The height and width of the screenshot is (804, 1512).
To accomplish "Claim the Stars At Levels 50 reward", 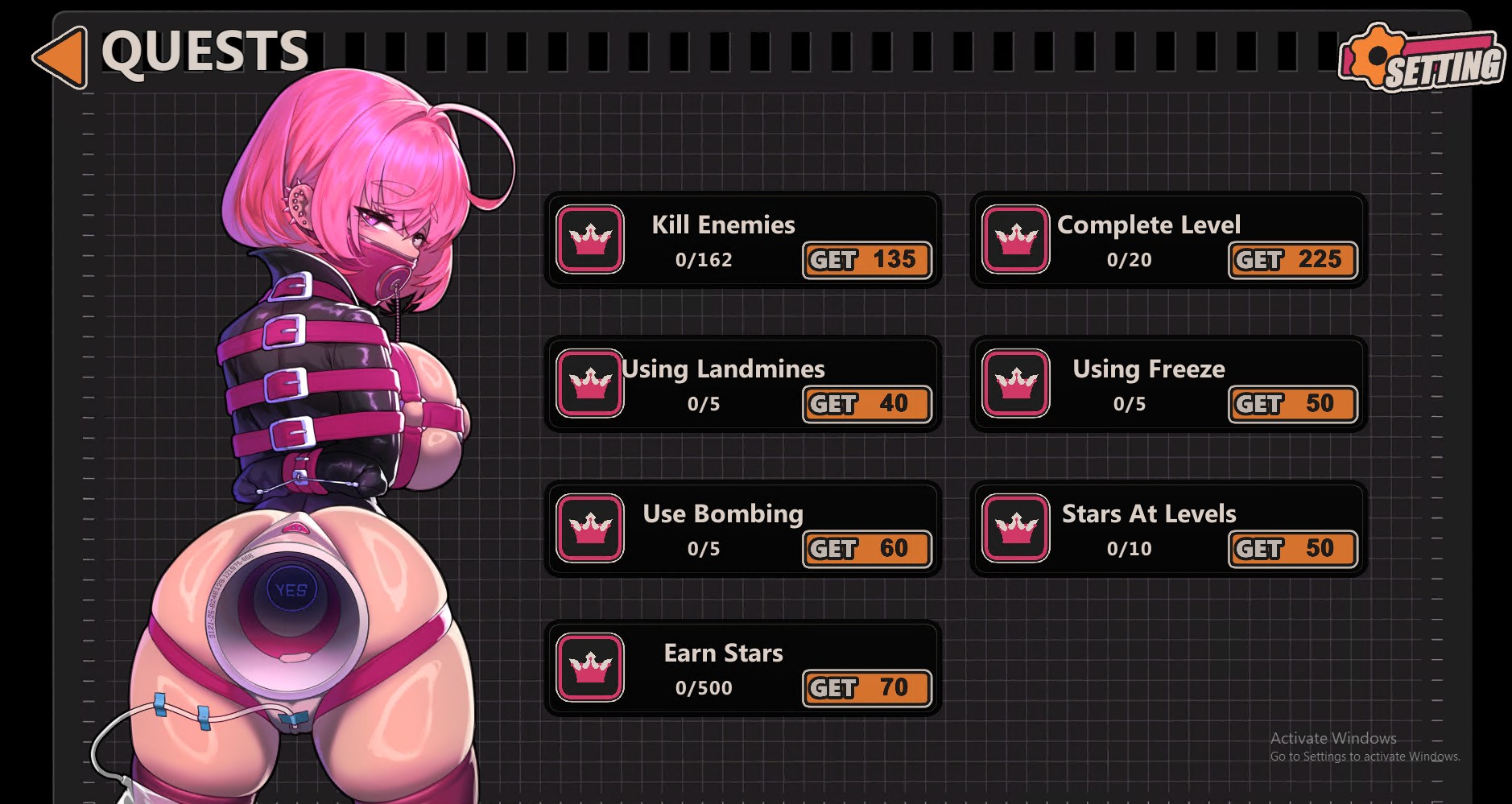I will tap(1292, 549).
